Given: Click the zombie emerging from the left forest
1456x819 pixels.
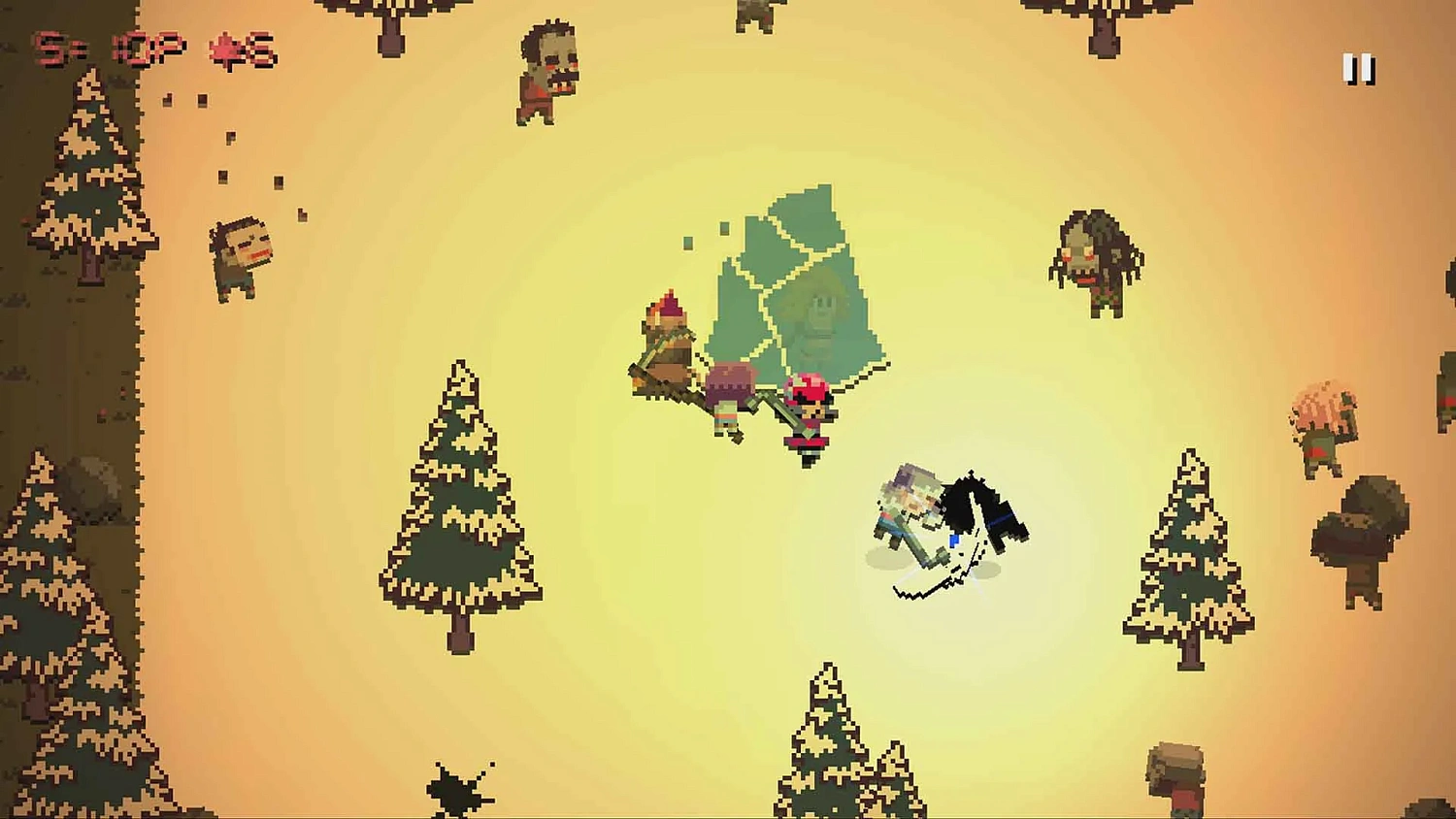Looking at the screenshot, I should 241,252.
